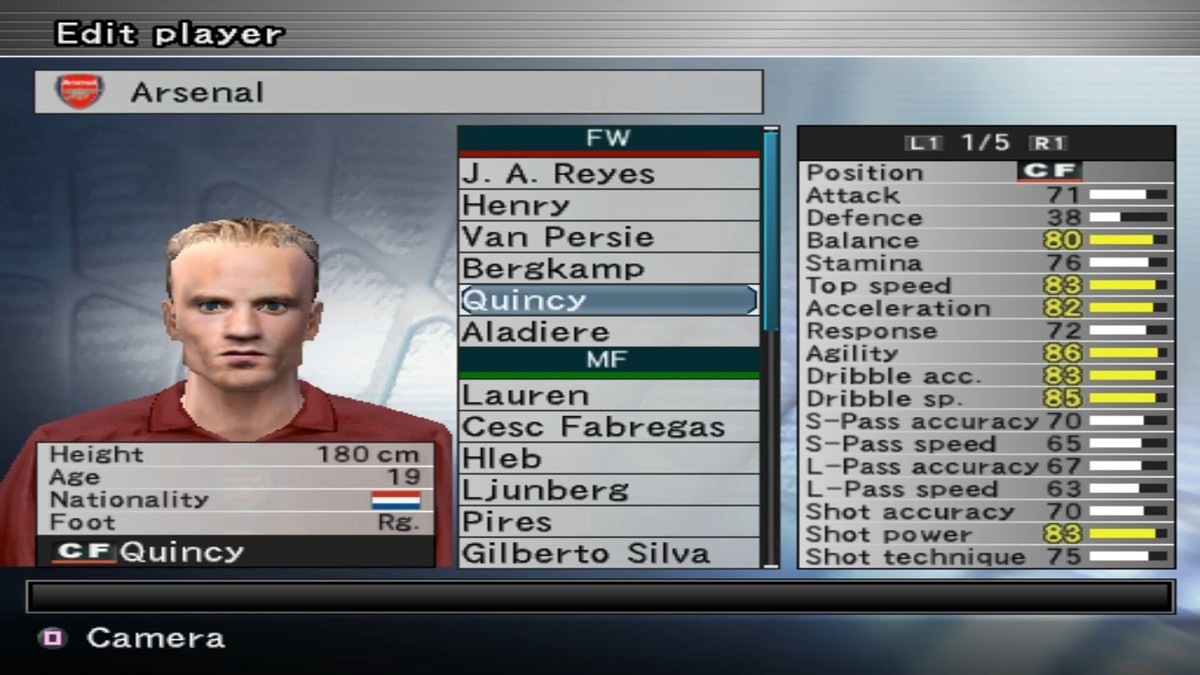
Task: Open the 1/5 stats page indicator
Action: tap(986, 142)
